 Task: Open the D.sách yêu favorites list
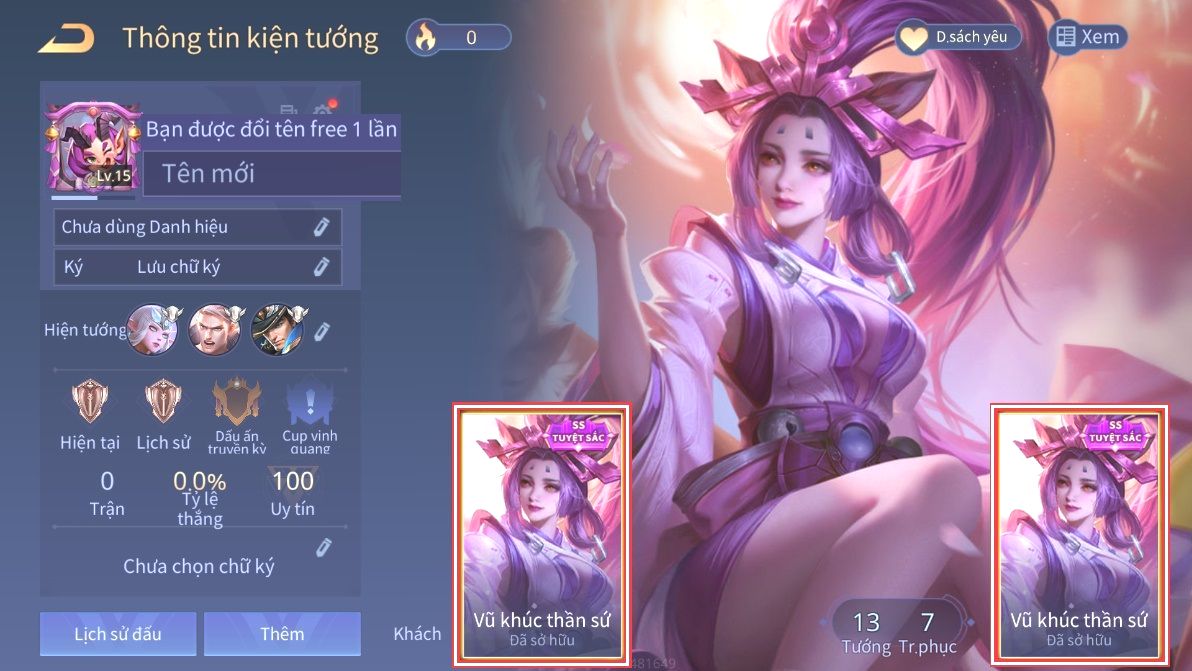pos(957,38)
